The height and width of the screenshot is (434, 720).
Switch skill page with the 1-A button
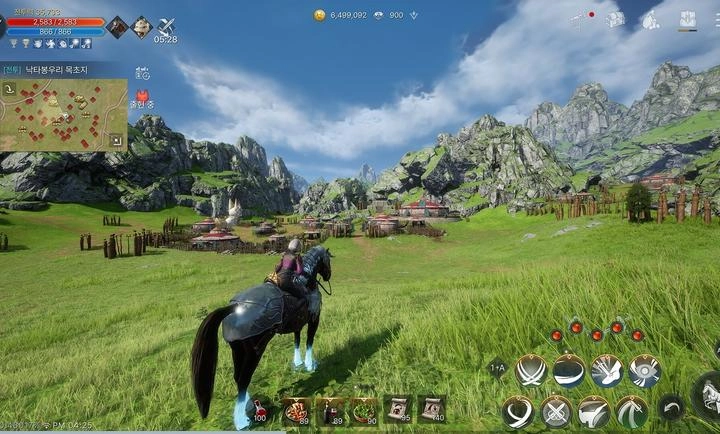(497, 368)
